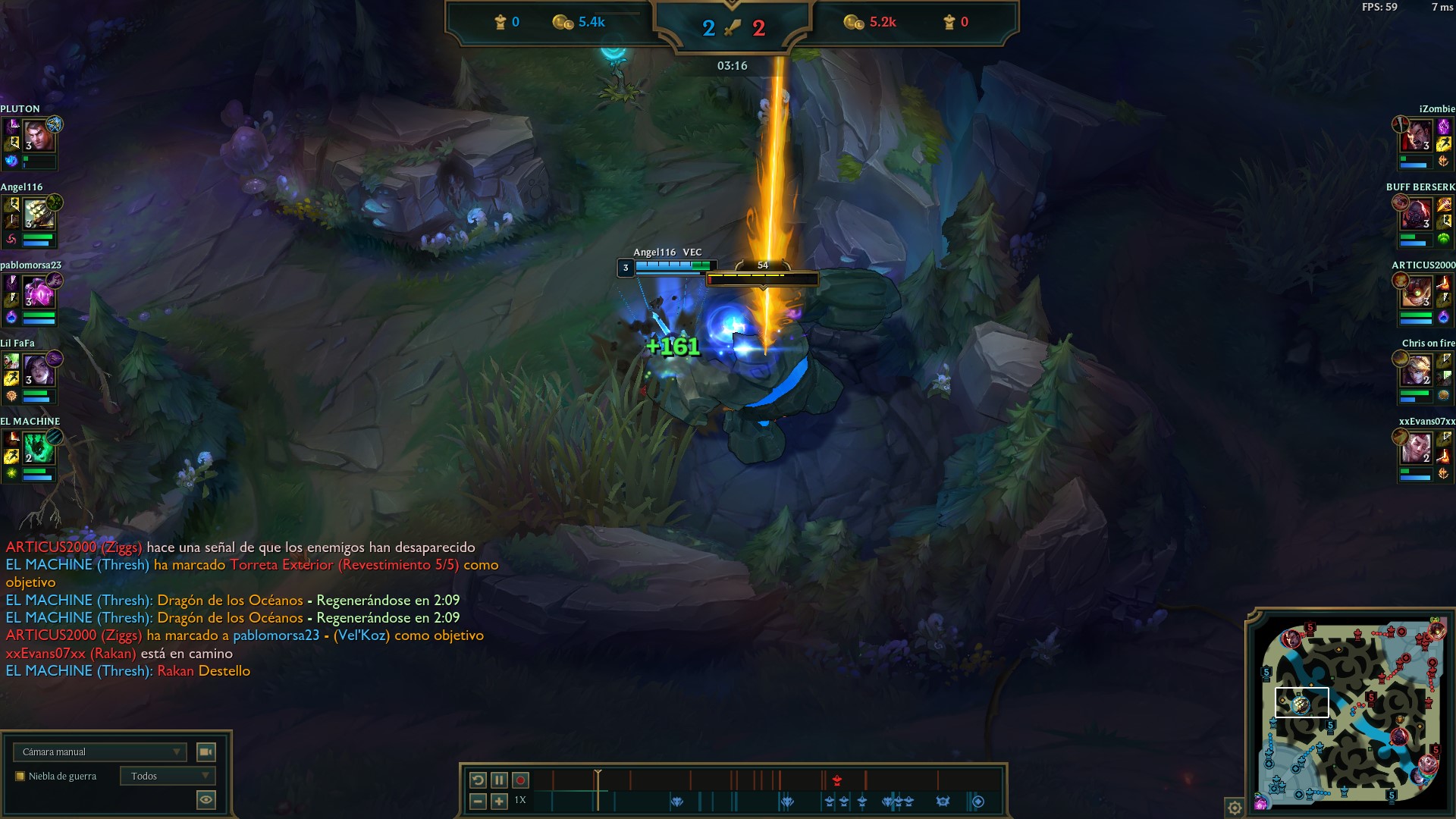The height and width of the screenshot is (819, 1456).
Task: Click the minimap to move the camera
Action: tap(1350, 713)
